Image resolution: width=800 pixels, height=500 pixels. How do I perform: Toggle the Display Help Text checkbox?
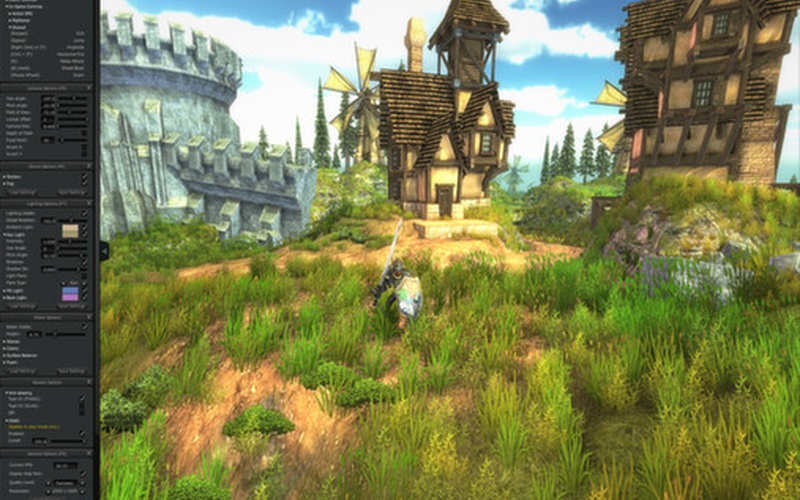tap(85, 473)
